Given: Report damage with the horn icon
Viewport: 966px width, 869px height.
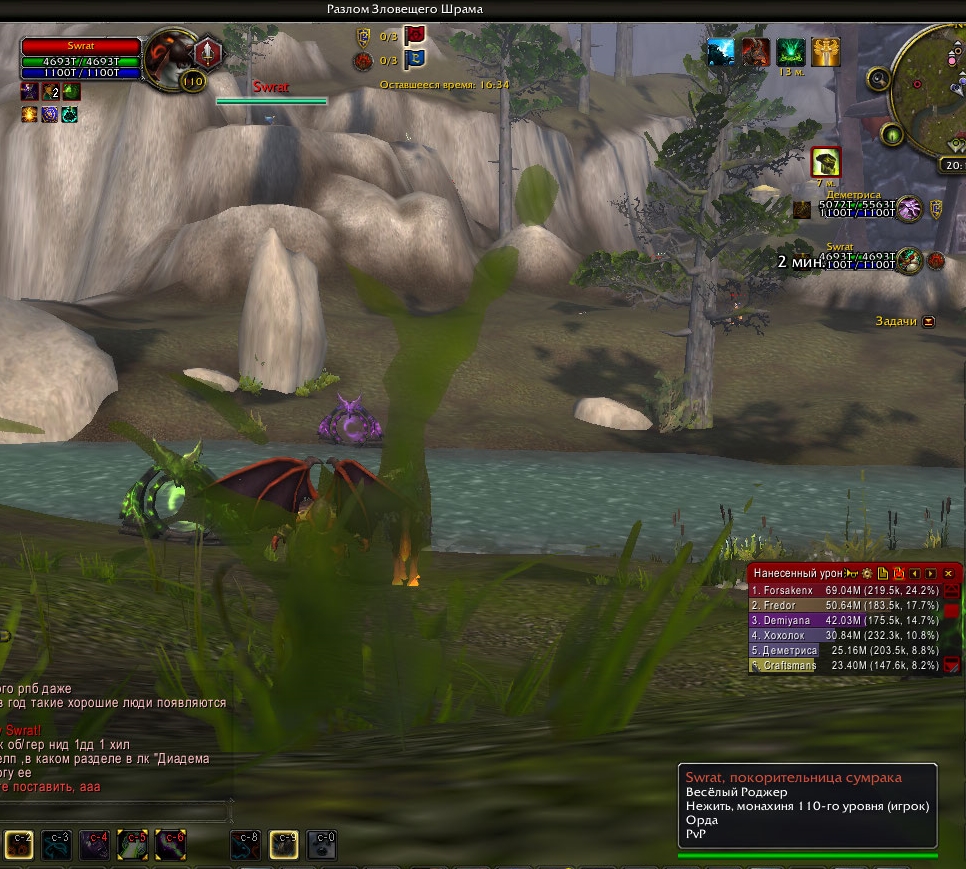Looking at the screenshot, I should (852, 573).
